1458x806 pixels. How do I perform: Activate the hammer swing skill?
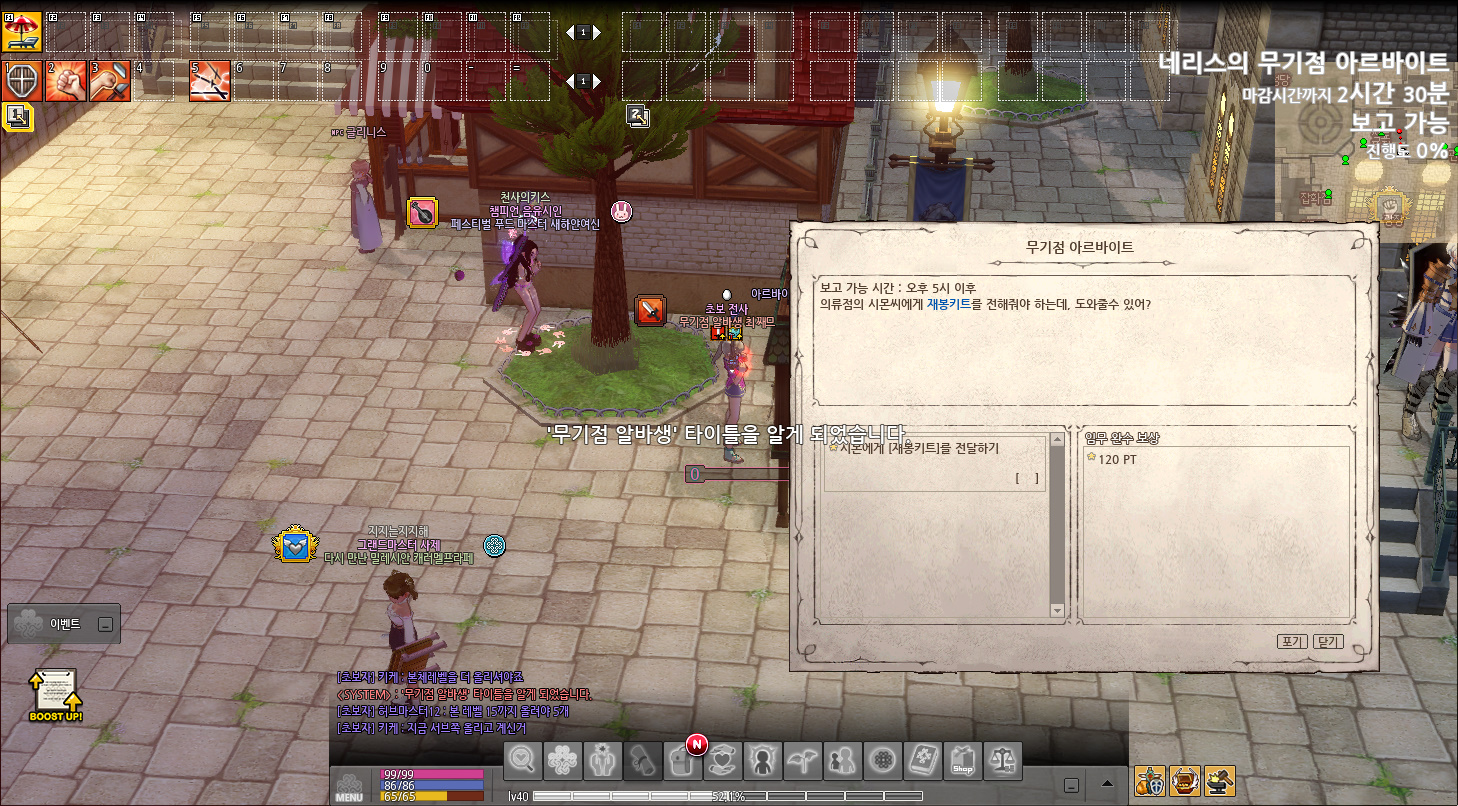click(109, 81)
